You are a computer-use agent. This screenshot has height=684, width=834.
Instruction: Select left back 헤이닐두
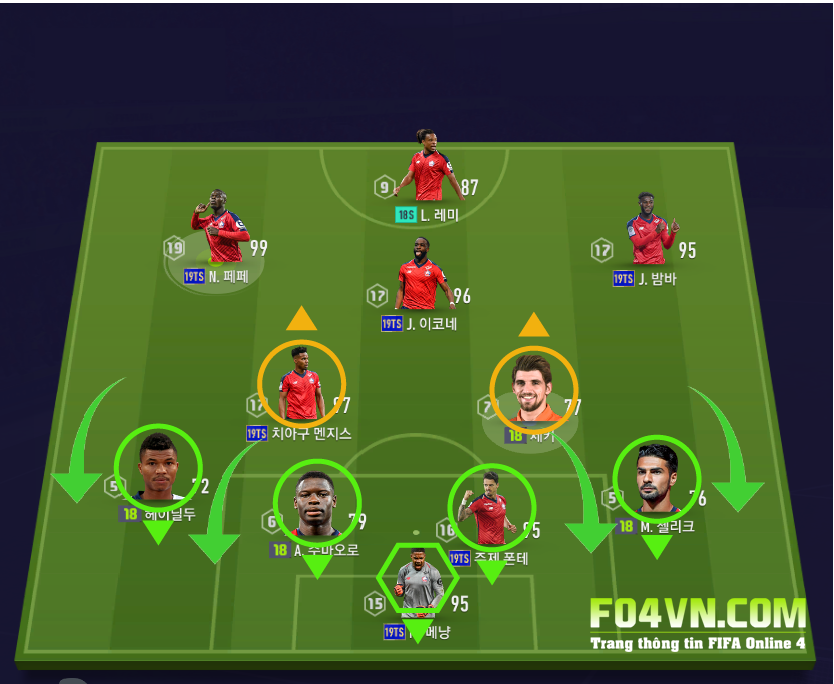click(158, 468)
